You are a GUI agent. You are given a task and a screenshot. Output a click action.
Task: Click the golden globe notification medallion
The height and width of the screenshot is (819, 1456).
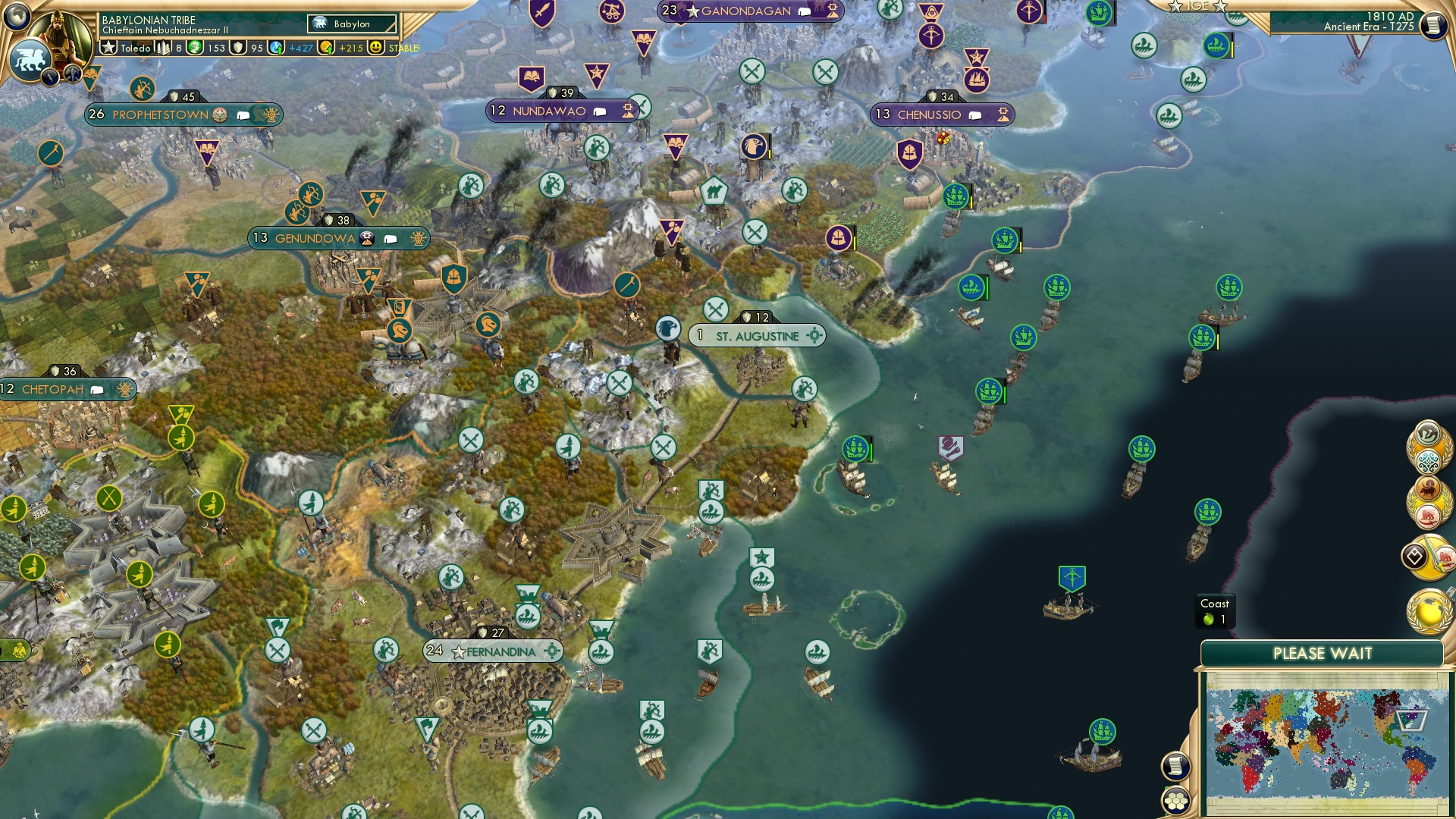coord(1429,611)
